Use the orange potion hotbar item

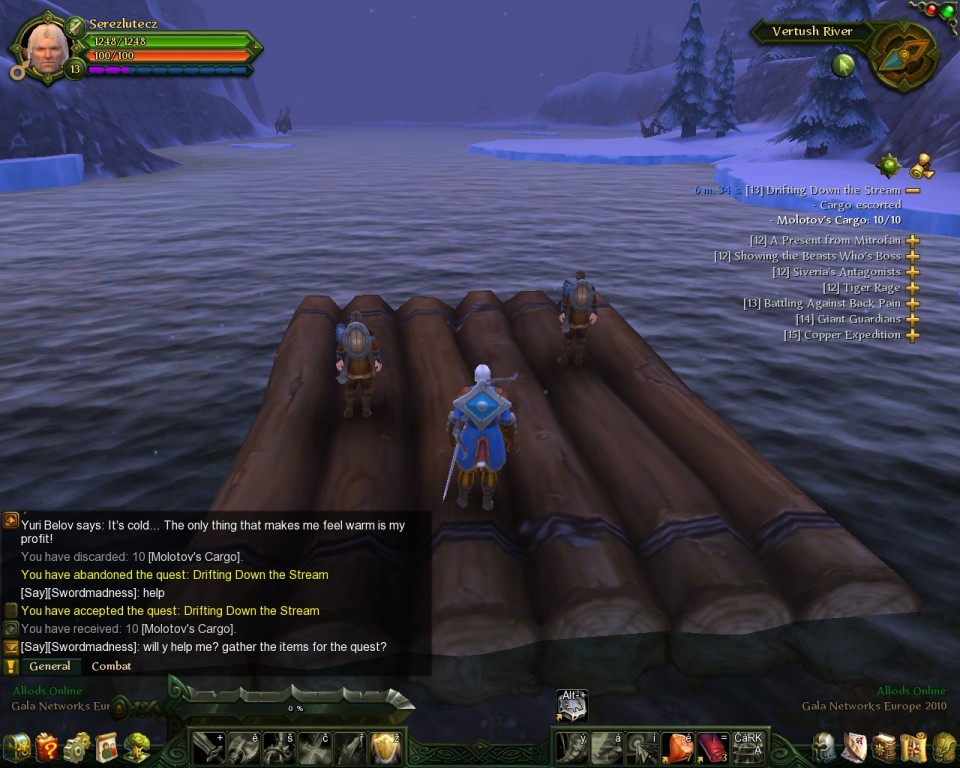tap(677, 747)
